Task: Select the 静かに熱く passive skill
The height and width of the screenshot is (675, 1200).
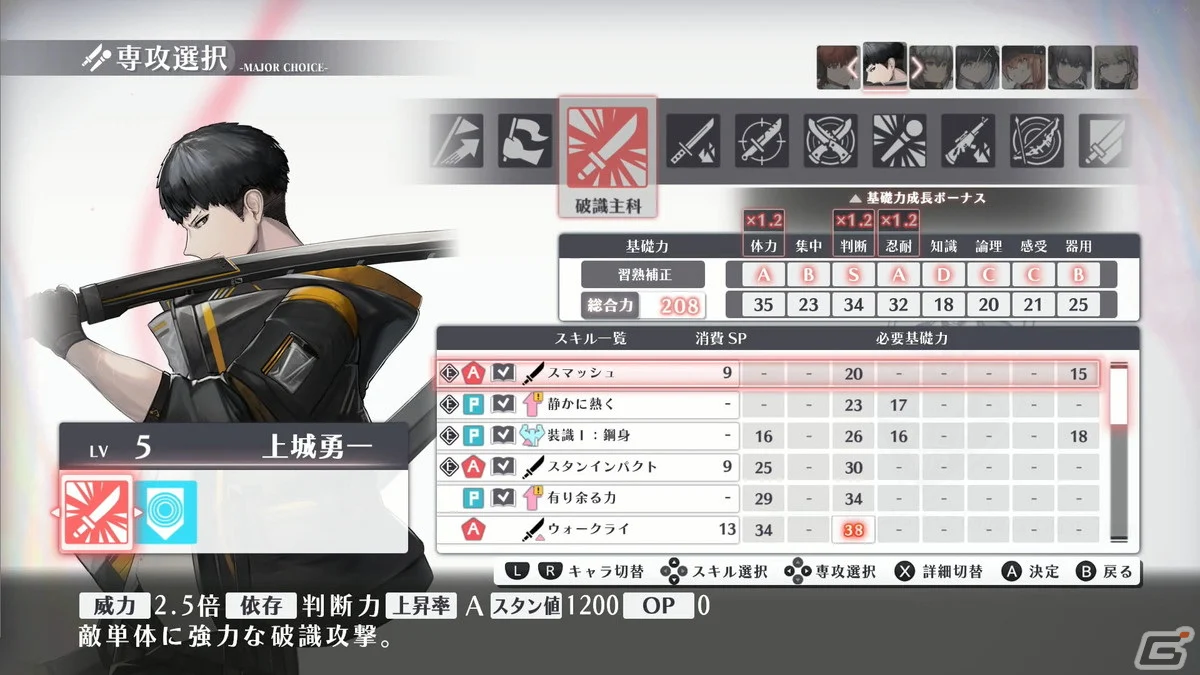Action: pos(590,405)
